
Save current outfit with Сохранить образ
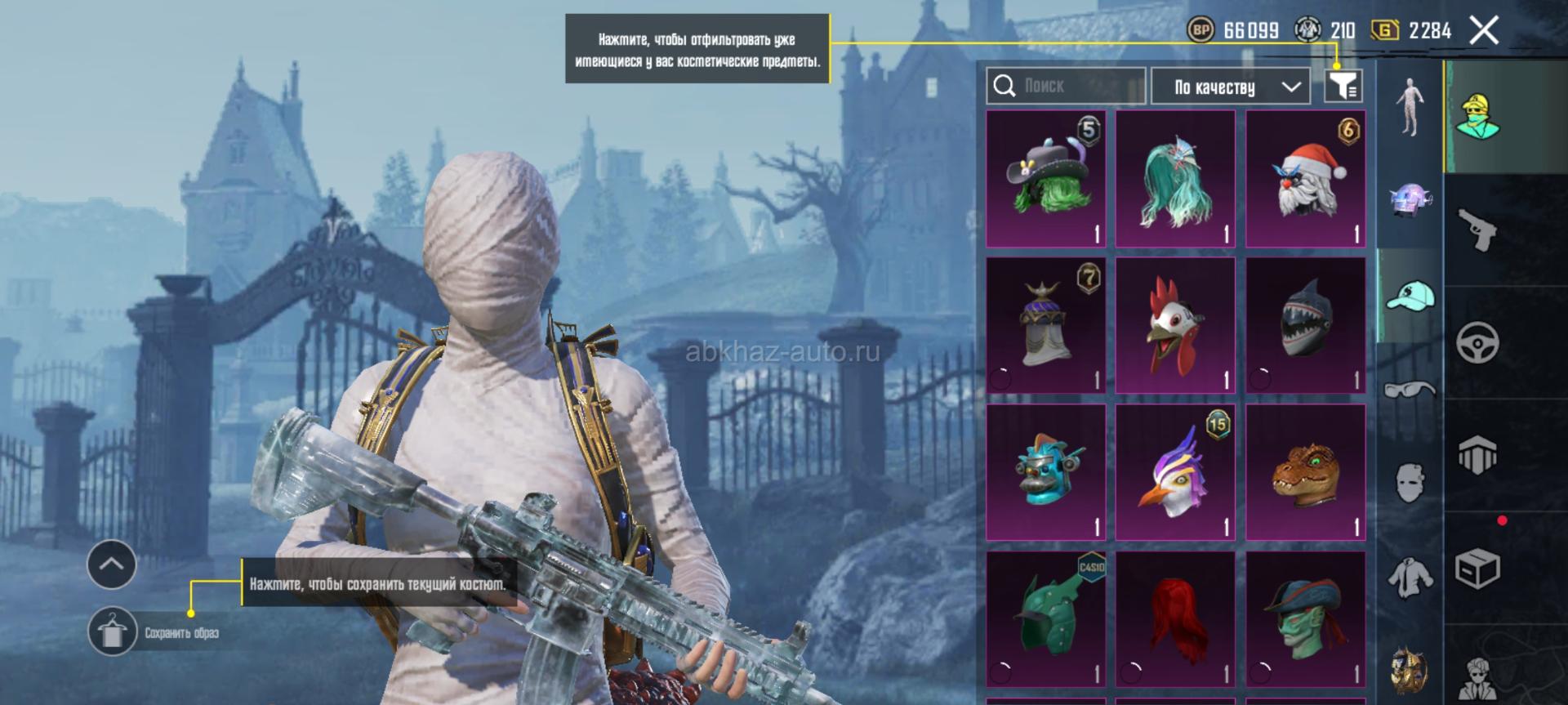113,631
